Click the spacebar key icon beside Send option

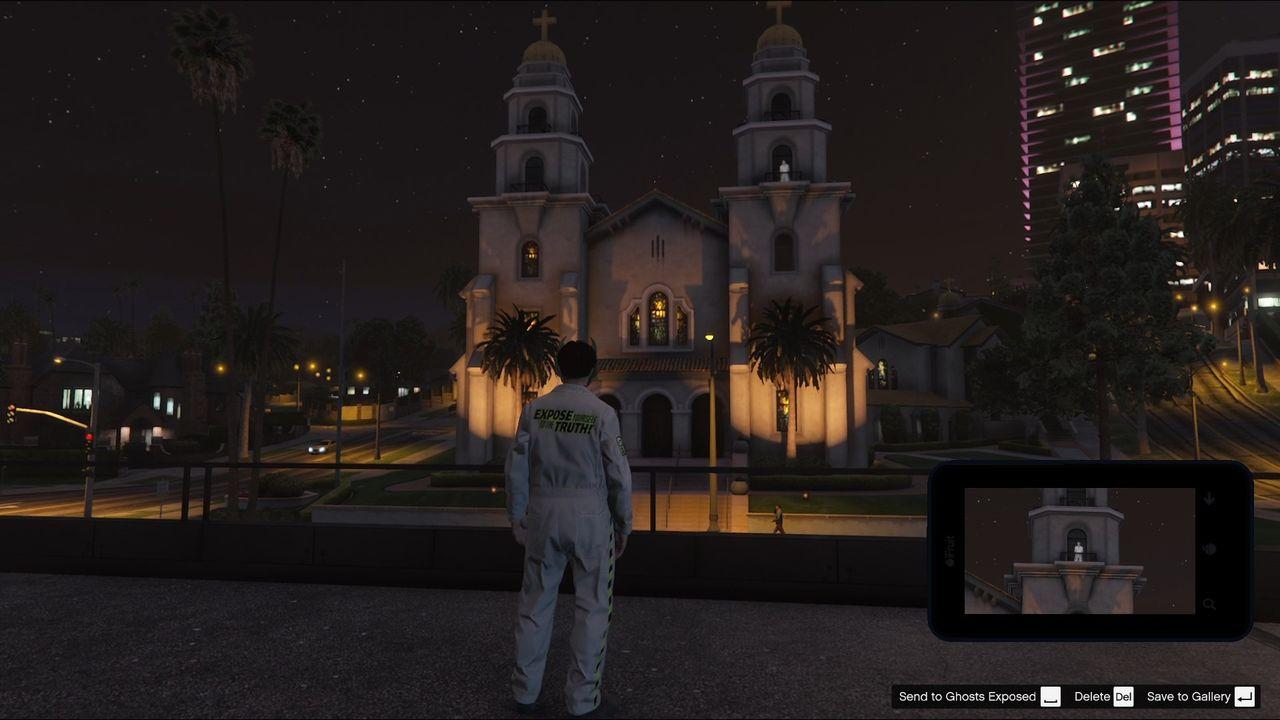click(1050, 697)
